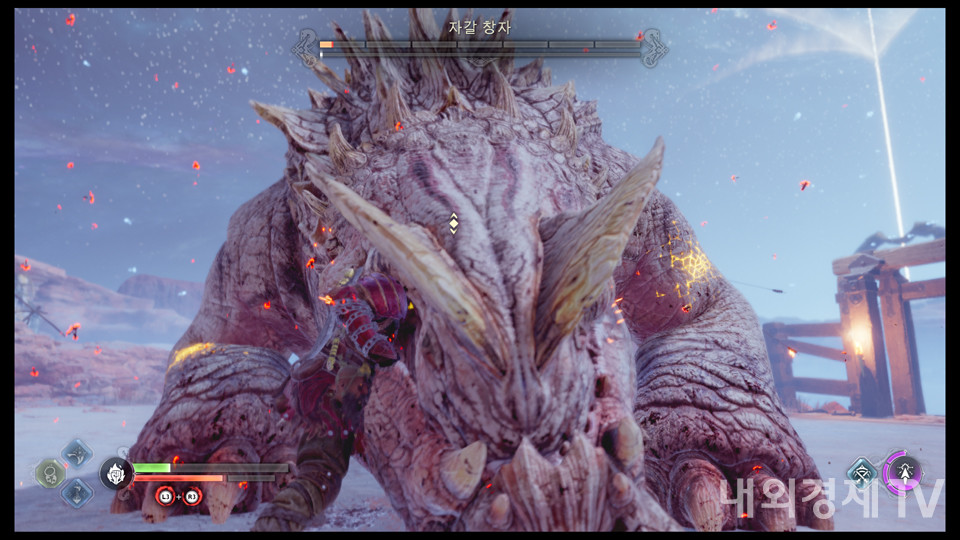Trigger the lower blue runic attack icon
960x540 pixels.
[77, 492]
